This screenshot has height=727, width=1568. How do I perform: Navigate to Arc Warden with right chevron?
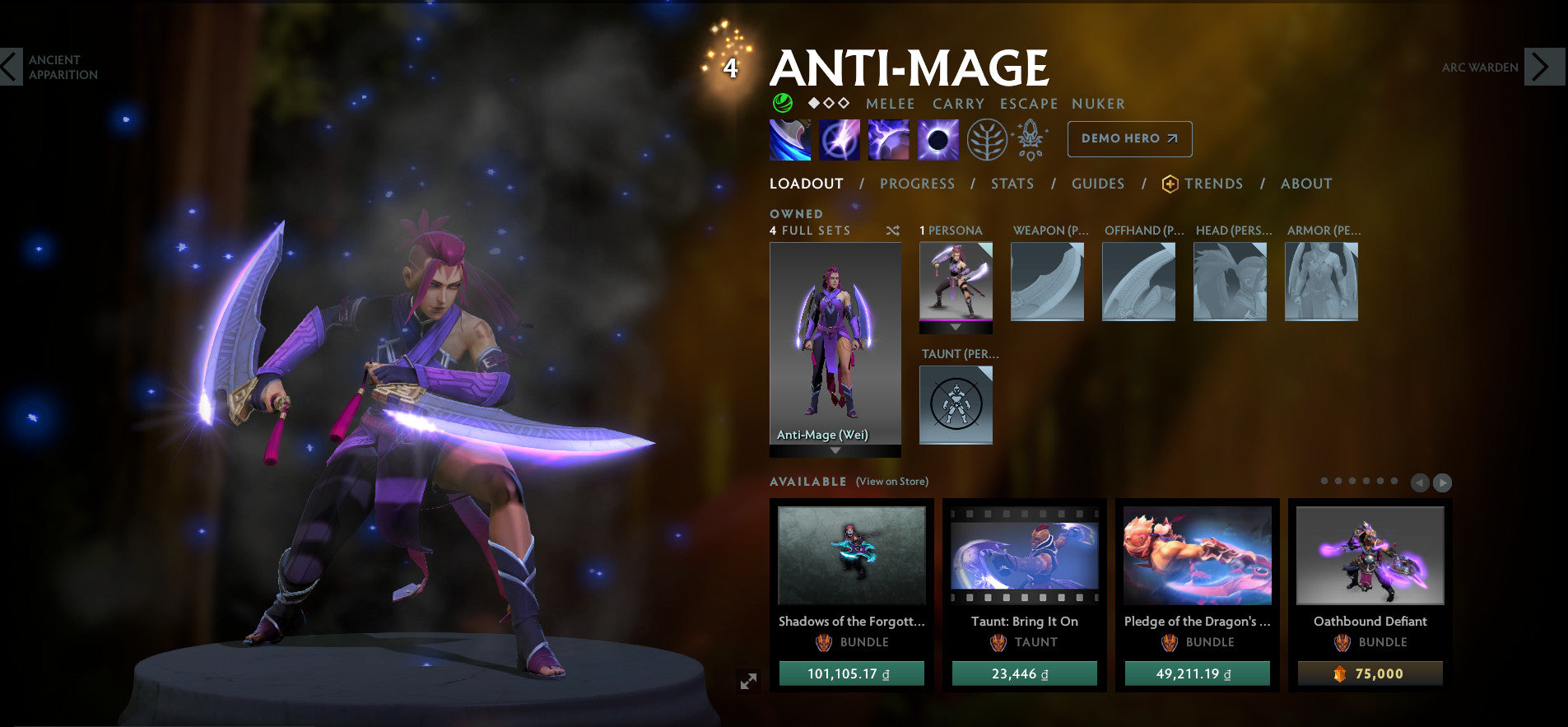1544,68
